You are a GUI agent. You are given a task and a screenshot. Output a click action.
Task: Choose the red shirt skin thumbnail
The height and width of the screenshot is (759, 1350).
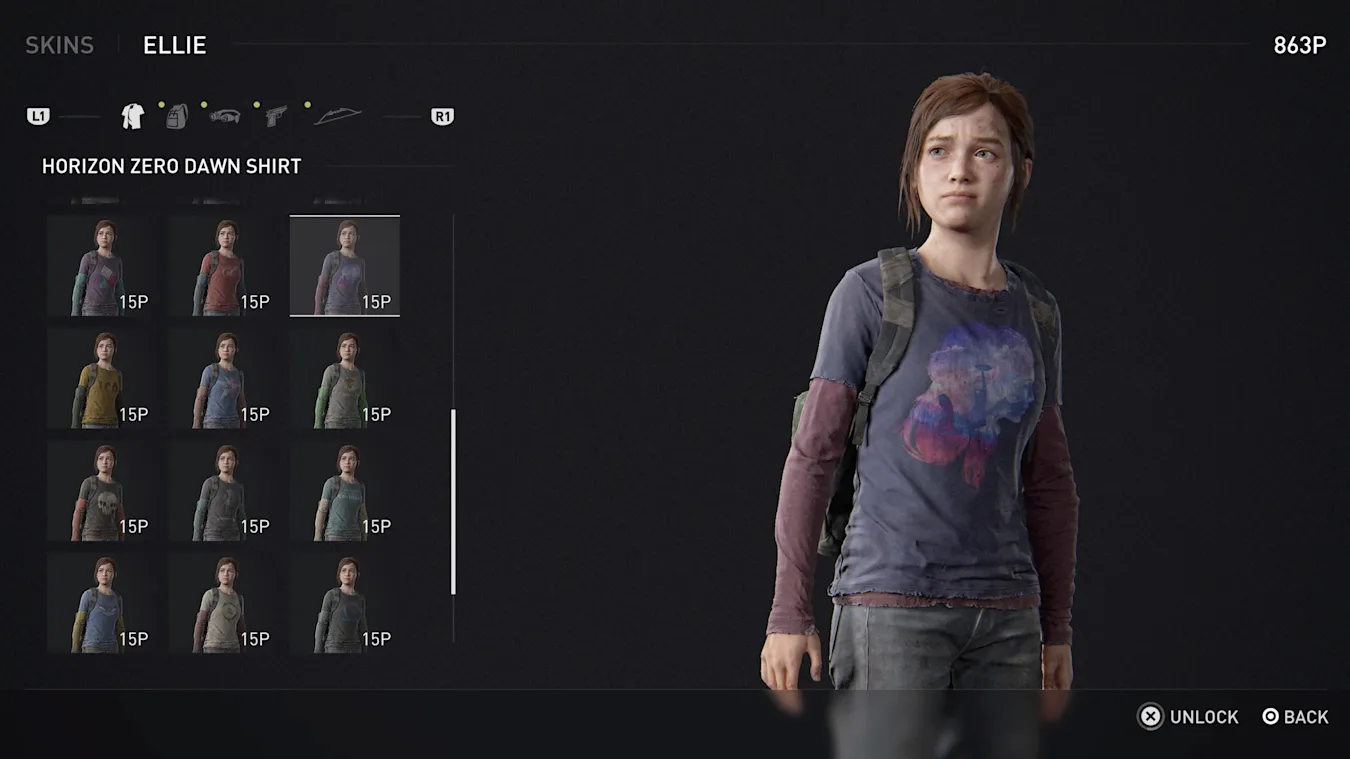point(223,266)
